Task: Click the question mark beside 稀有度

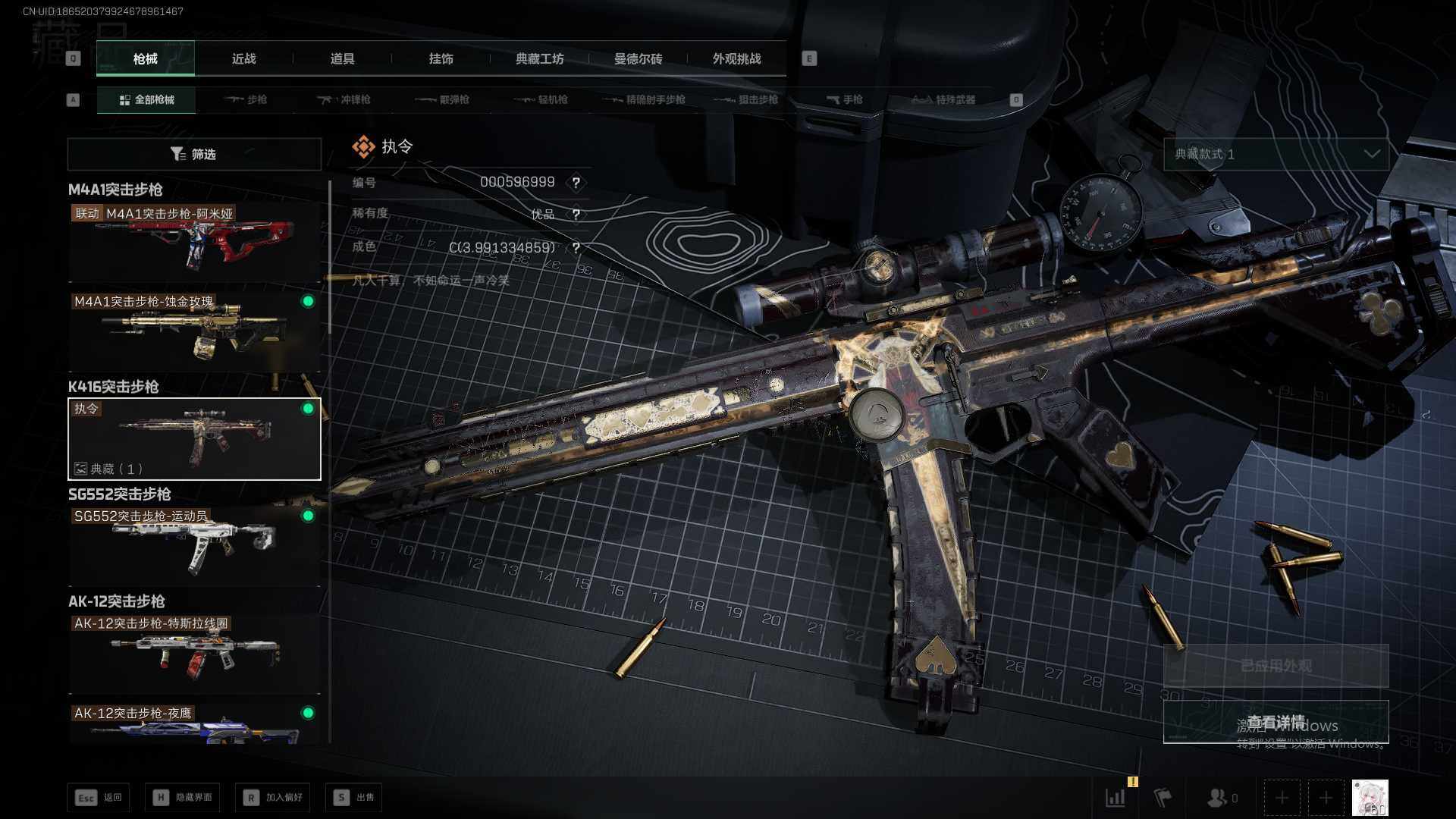Action: pos(576,215)
